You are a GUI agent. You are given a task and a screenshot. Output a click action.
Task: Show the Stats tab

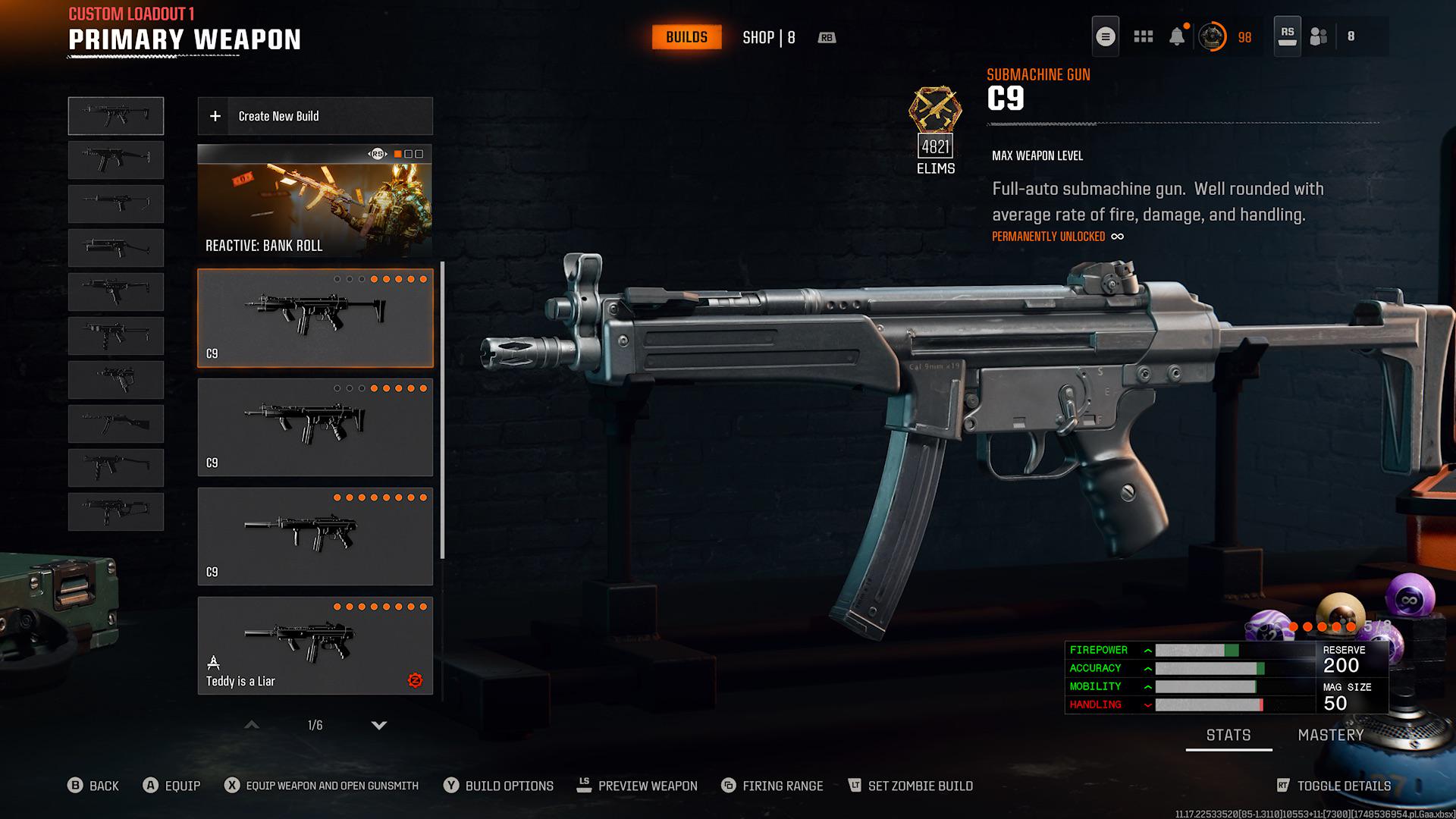tap(1228, 735)
